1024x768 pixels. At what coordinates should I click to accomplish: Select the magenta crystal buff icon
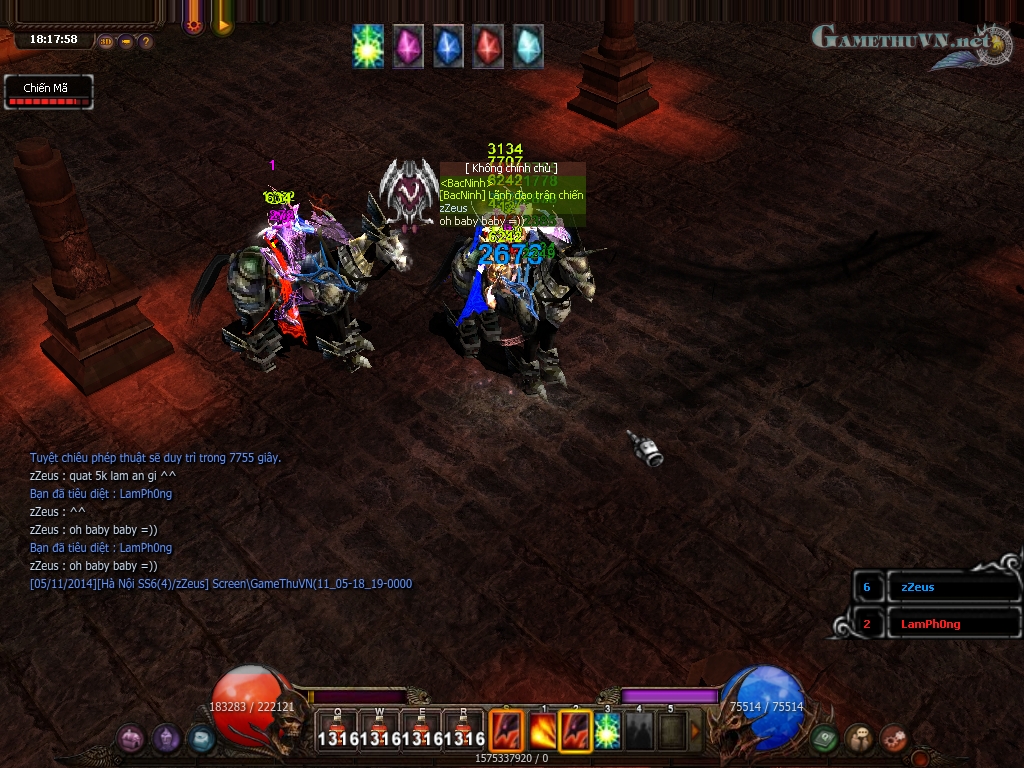click(x=408, y=47)
